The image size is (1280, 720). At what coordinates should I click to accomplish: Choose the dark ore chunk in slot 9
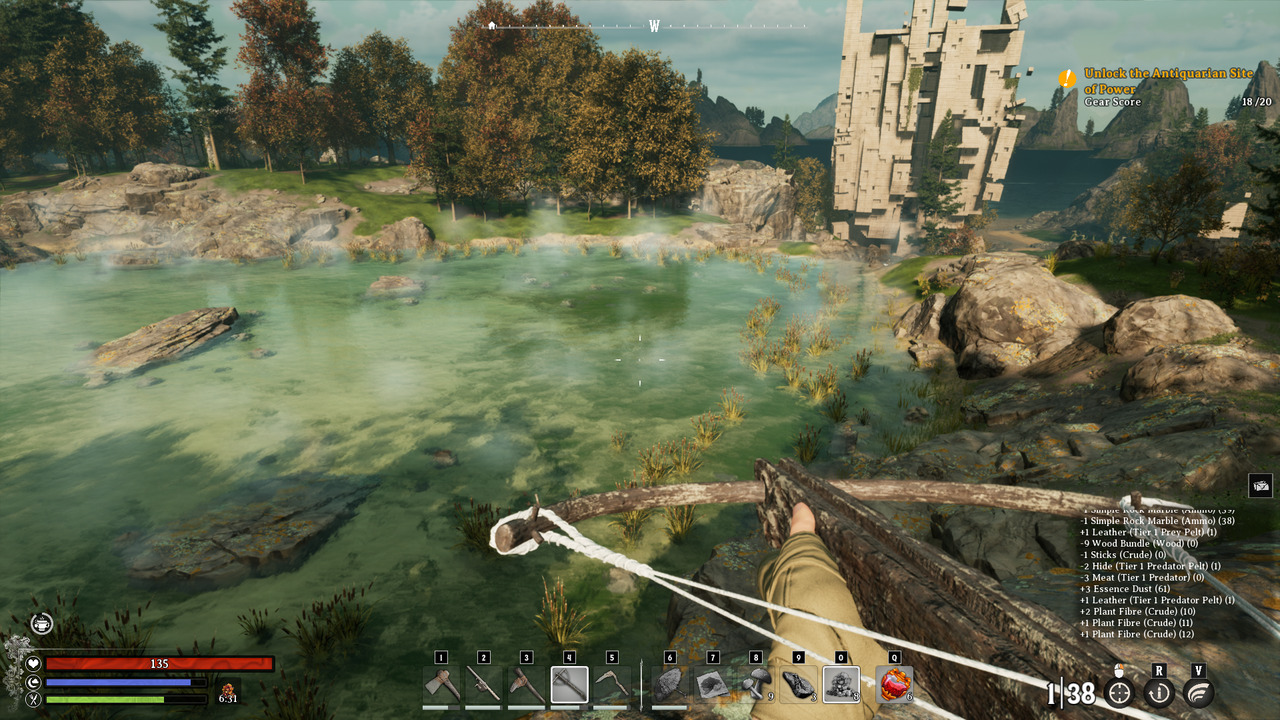[798, 685]
